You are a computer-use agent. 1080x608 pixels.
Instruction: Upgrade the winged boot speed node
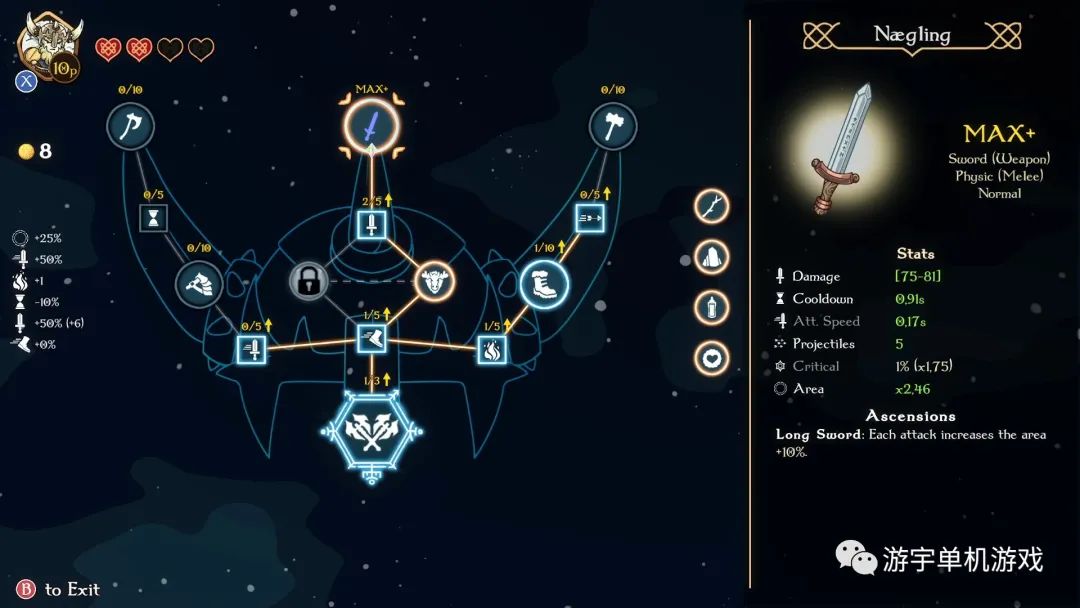[371, 339]
